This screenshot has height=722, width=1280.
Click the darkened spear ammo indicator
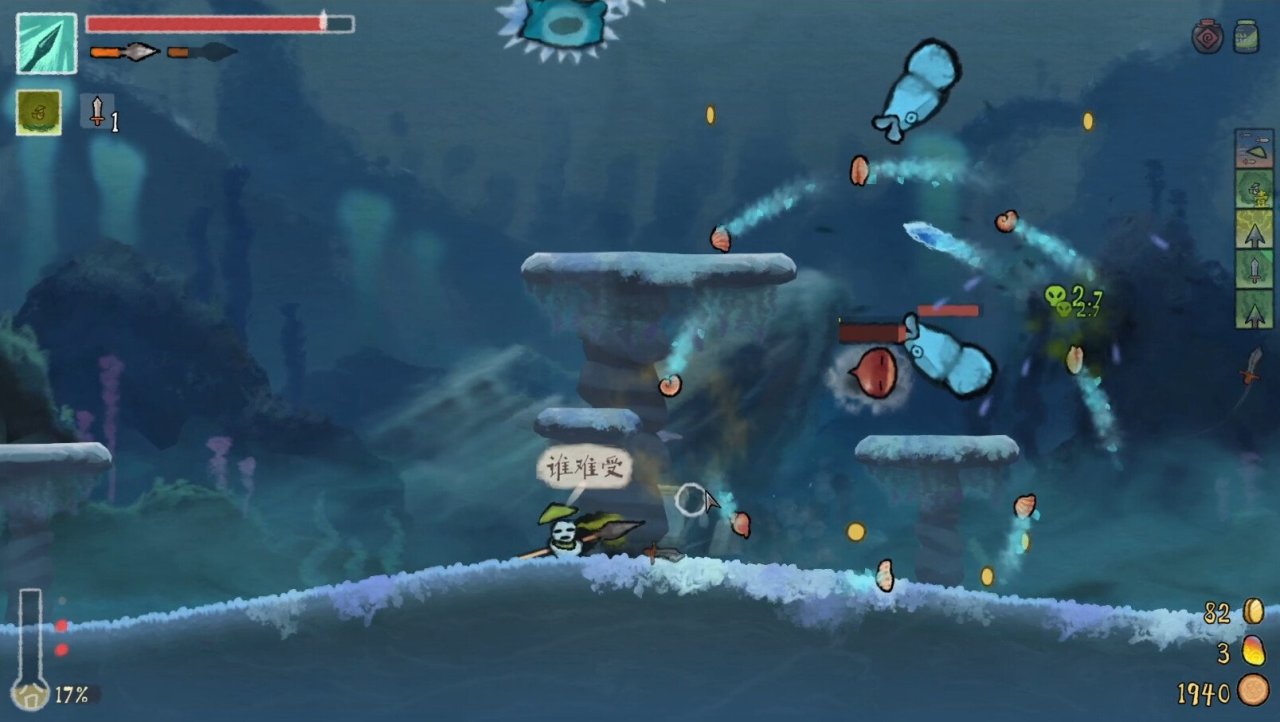click(x=200, y=52)
